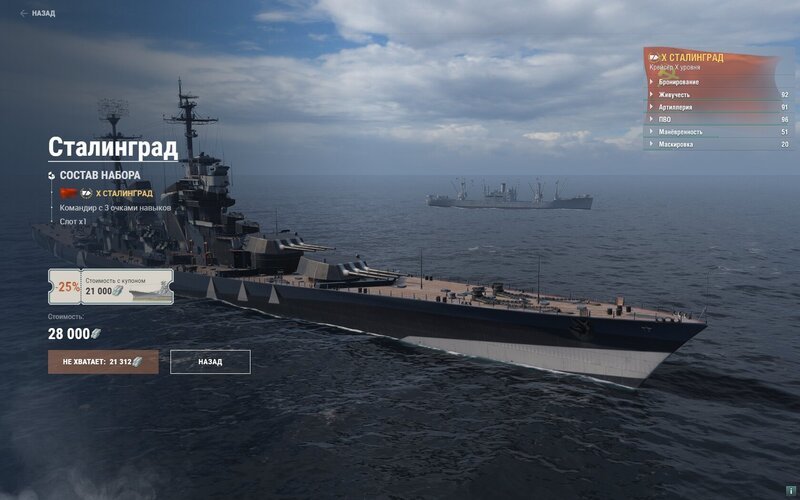Open the info icon in the bottom corner
Viewport: 800px width, 500px height.
[791, 491]
